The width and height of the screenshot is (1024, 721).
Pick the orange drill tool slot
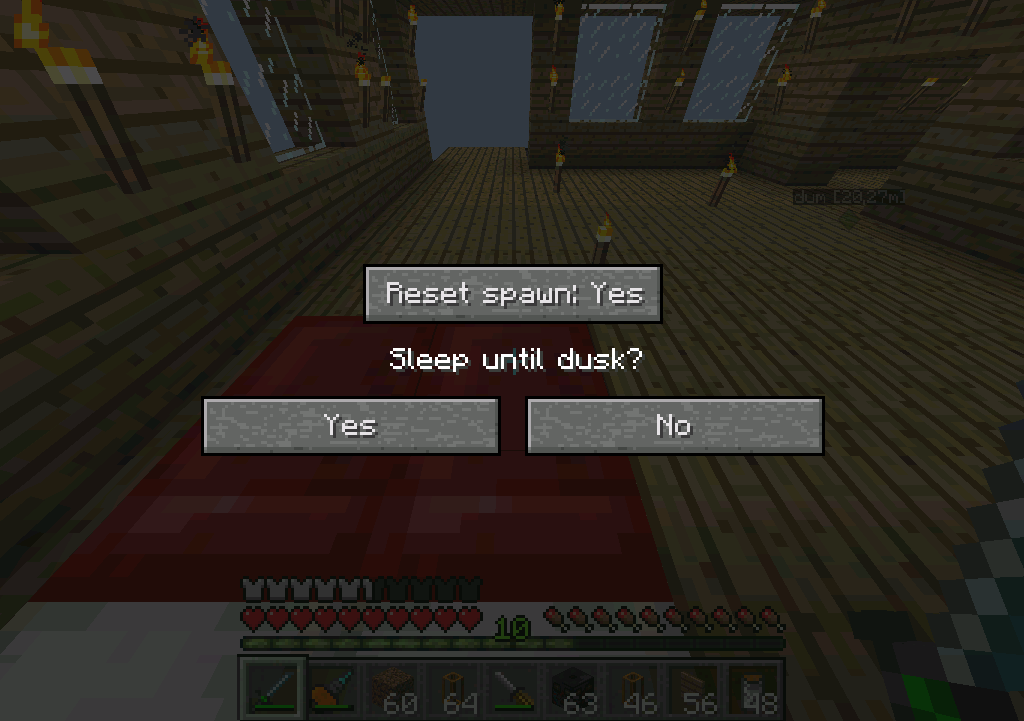(333, 689)
